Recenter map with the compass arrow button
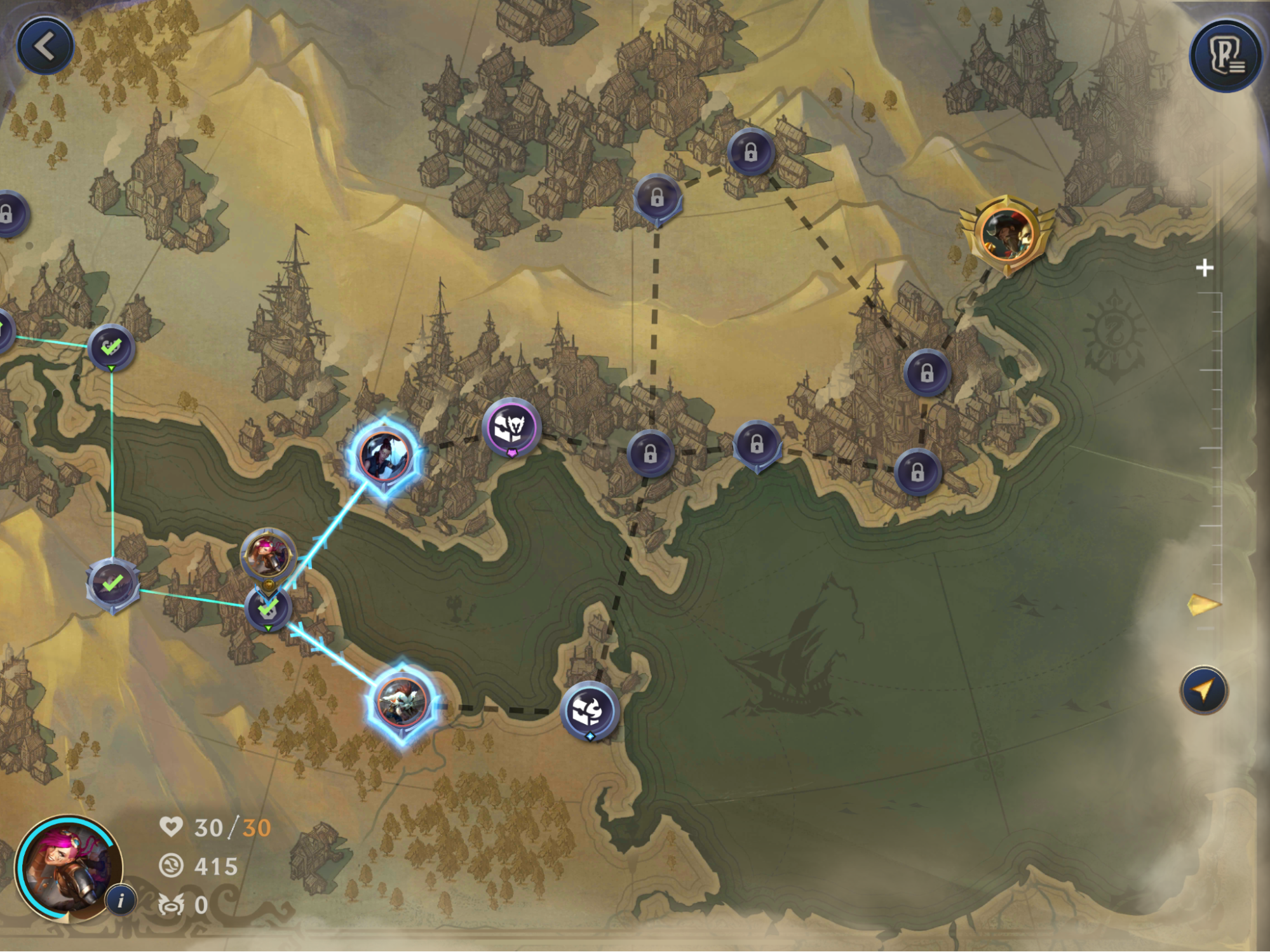This screenshot has height=952, width=1270. coord(1204,690)
